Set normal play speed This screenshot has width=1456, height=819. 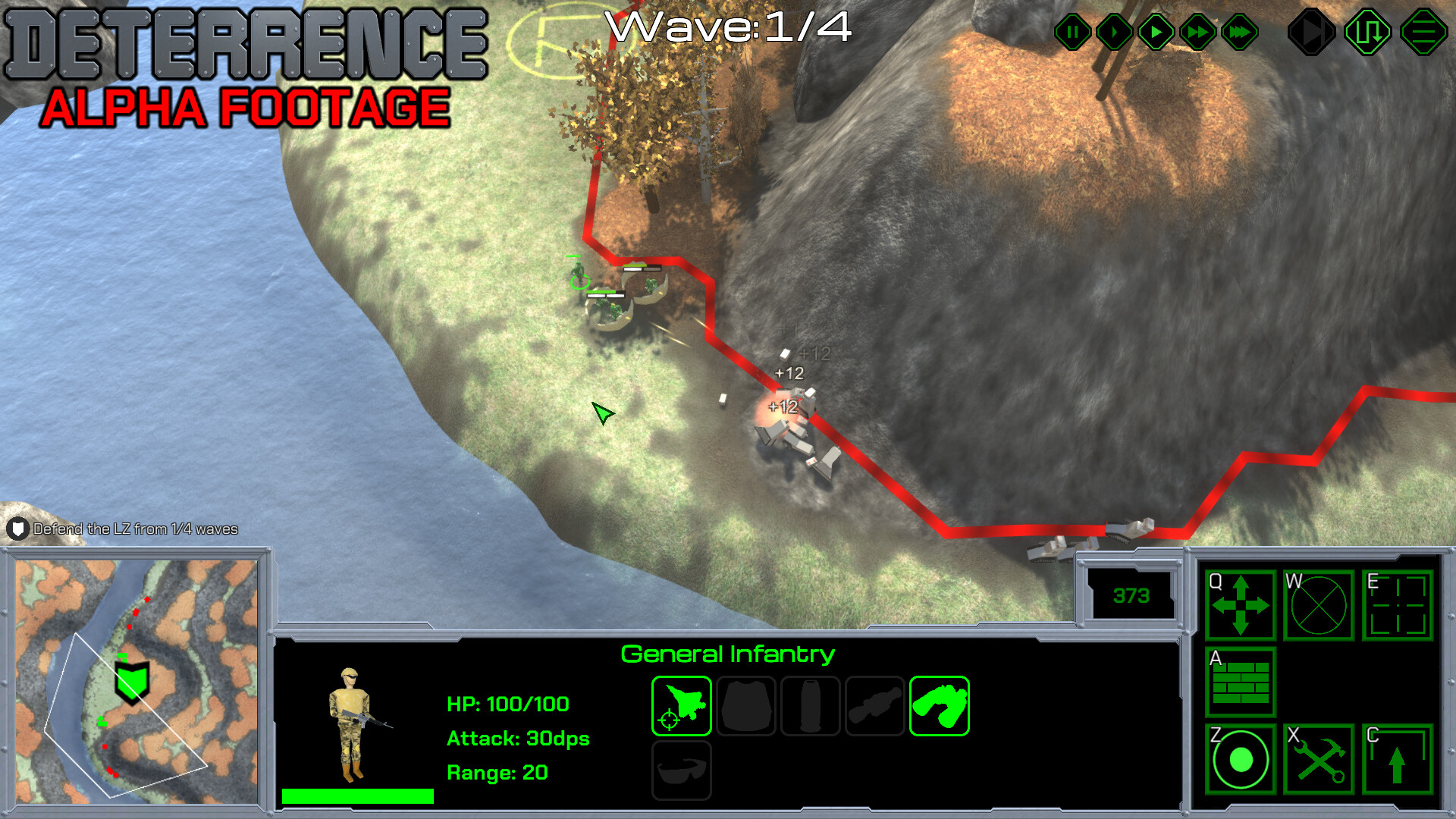click(1155, 32)
